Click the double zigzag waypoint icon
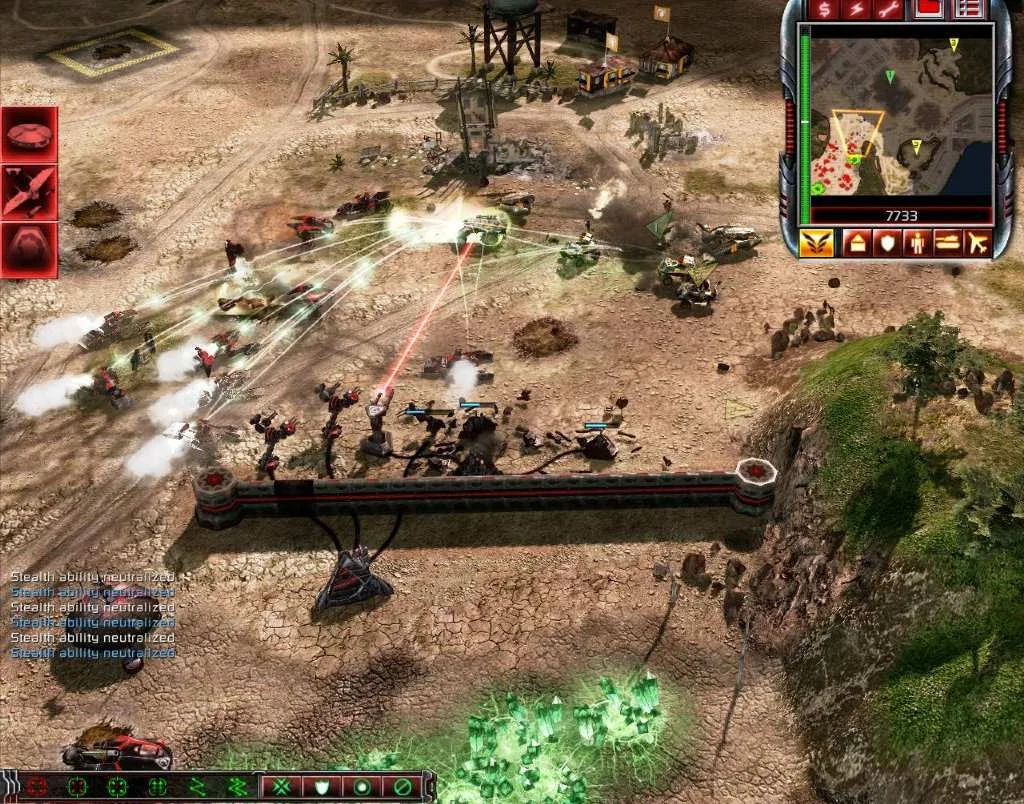1024x804 pixels. [x=238, y=787]
